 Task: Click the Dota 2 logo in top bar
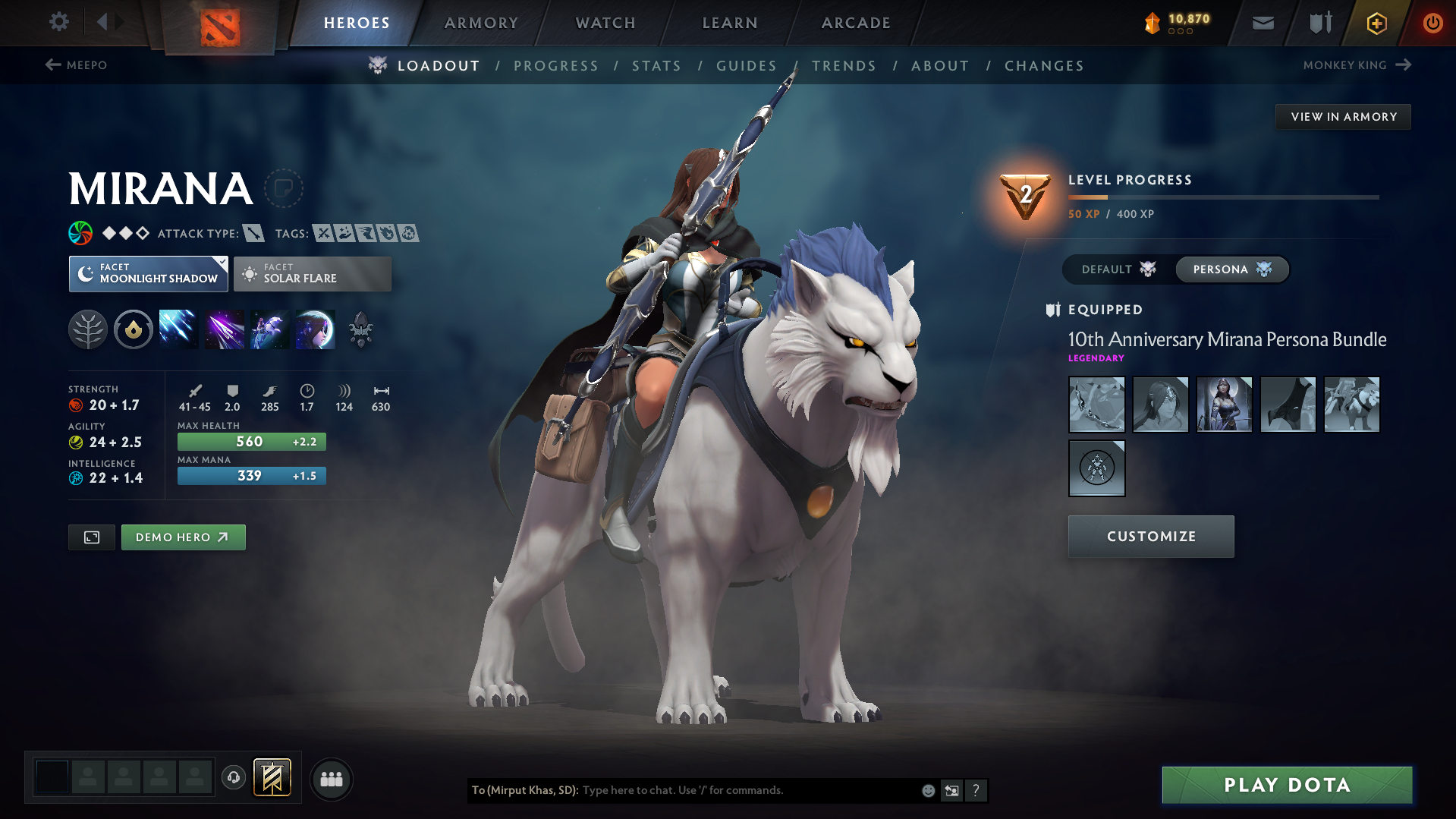(x=219, y=23)
